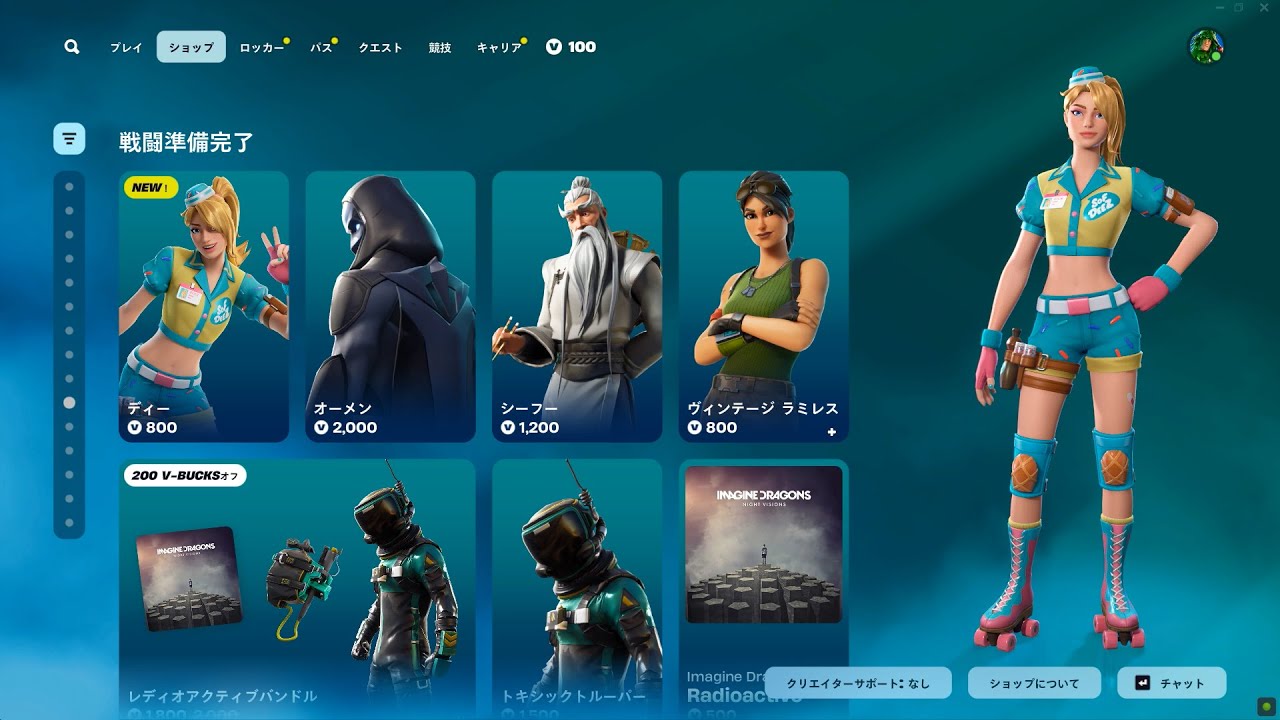Switch to the 競技 tab
The height and width of the screenshot is (720, 1280).
pyautogui.click(x=440, y=47)
